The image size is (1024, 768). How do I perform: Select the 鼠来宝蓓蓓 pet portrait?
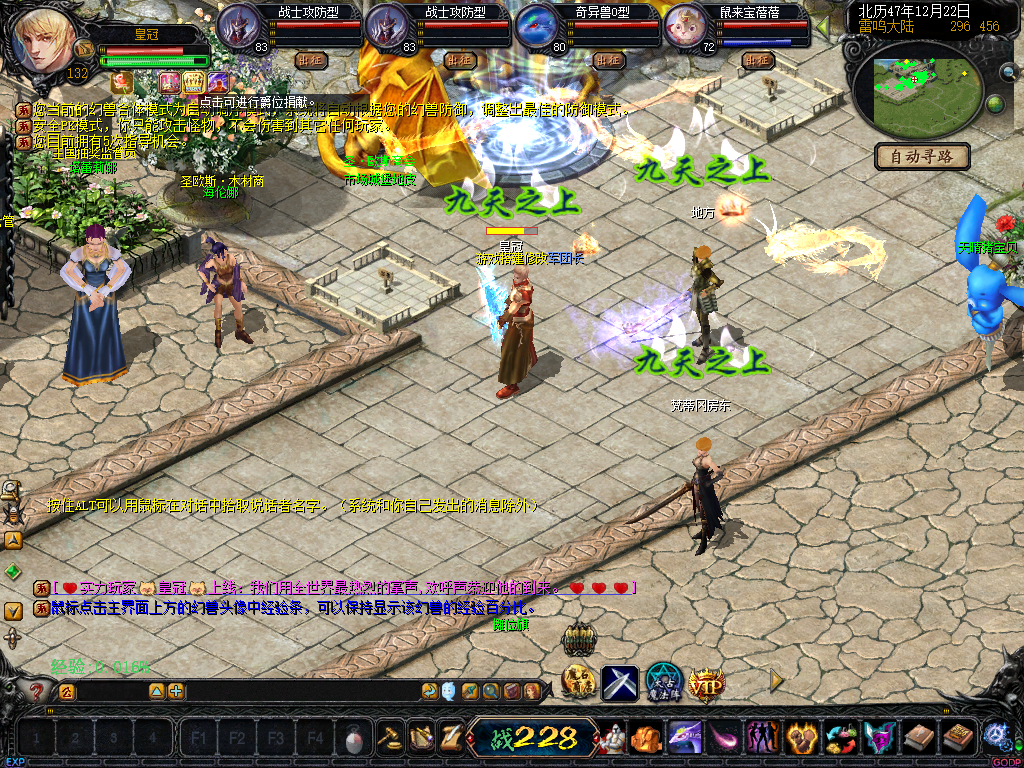[x=686, y=26]
